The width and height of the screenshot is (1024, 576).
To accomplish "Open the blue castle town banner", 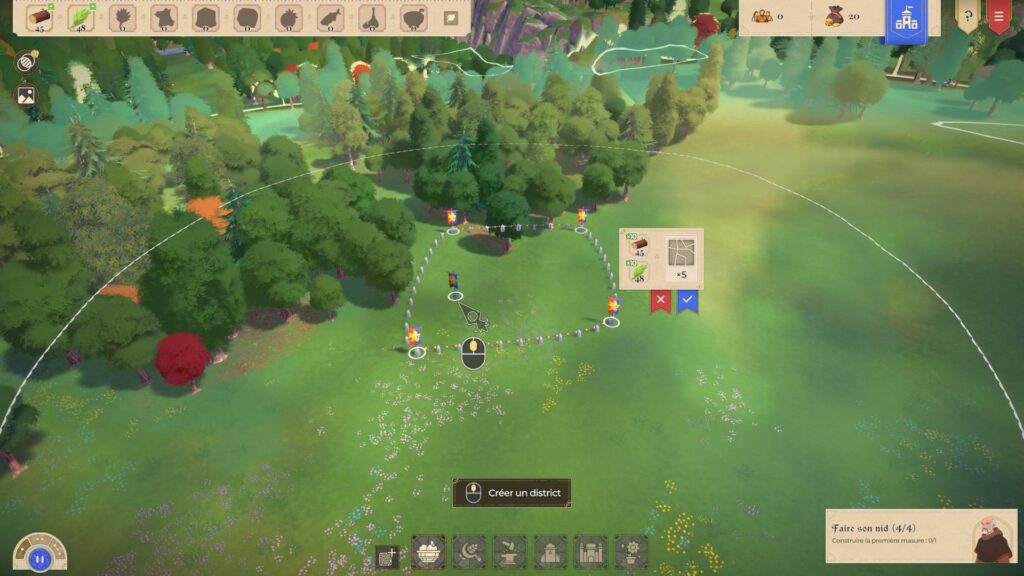I will pos(905,19).
